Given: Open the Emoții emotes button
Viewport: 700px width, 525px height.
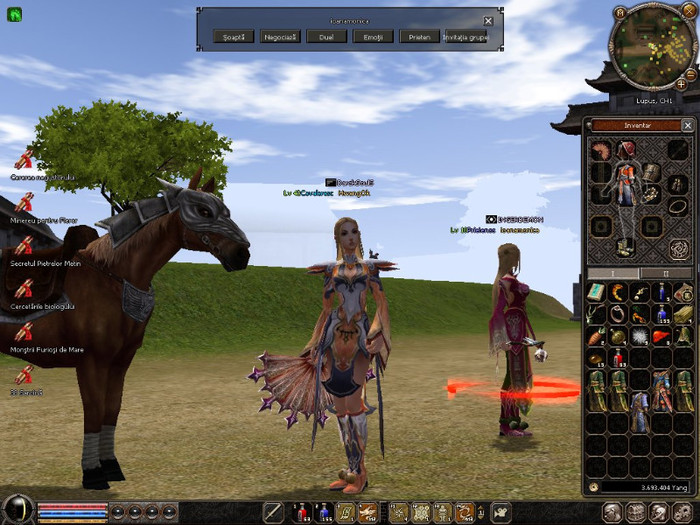Looking at the screenshot, I should (x=372, y=36).
